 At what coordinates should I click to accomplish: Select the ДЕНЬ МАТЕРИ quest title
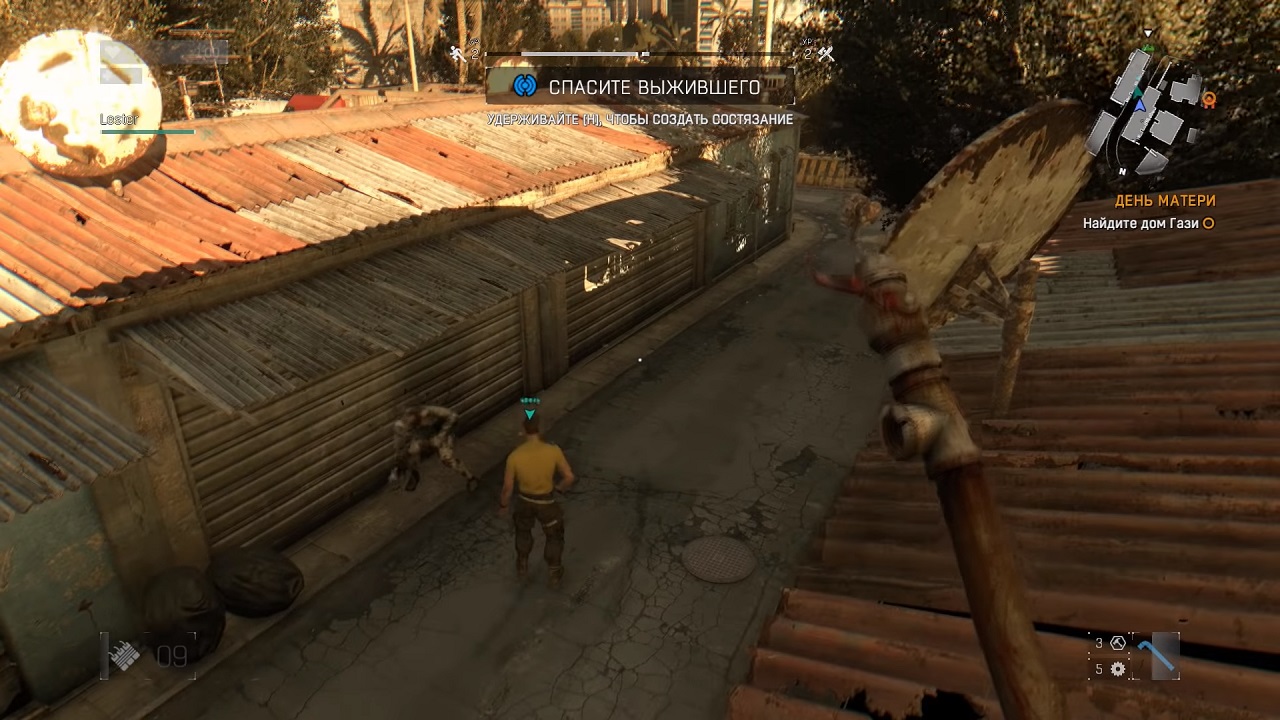pos(1165,201)
